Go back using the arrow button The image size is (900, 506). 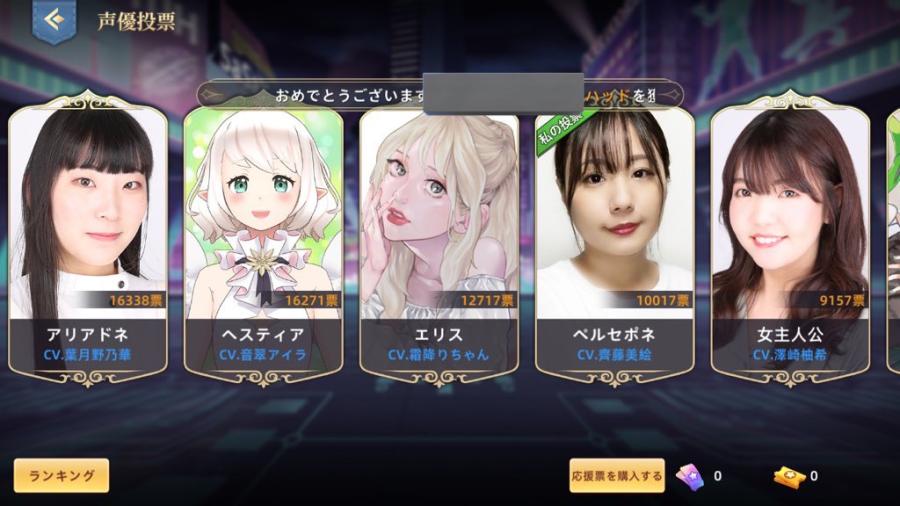pos(54,20)
